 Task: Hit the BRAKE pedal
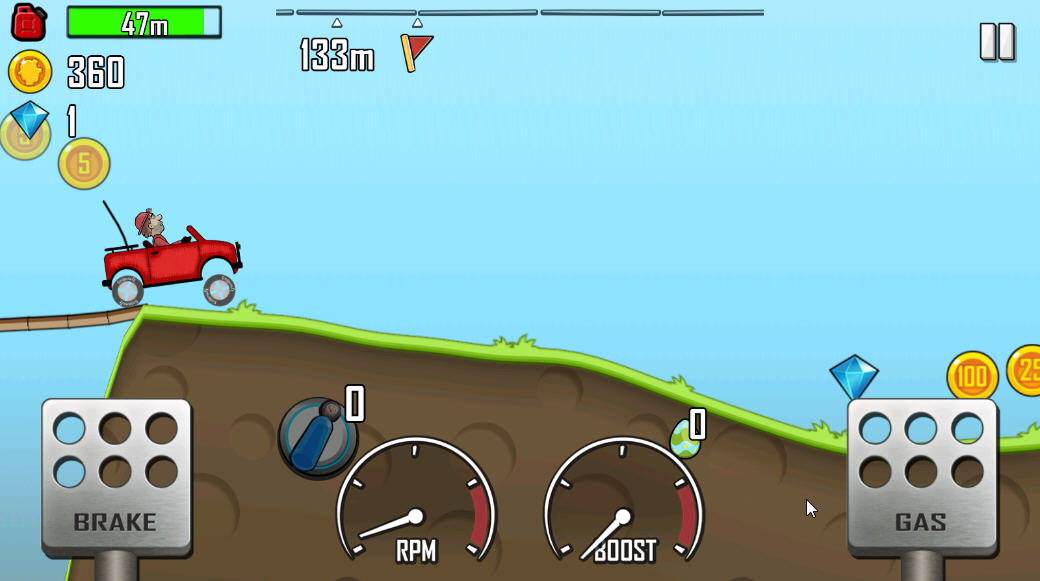[116, 475]
